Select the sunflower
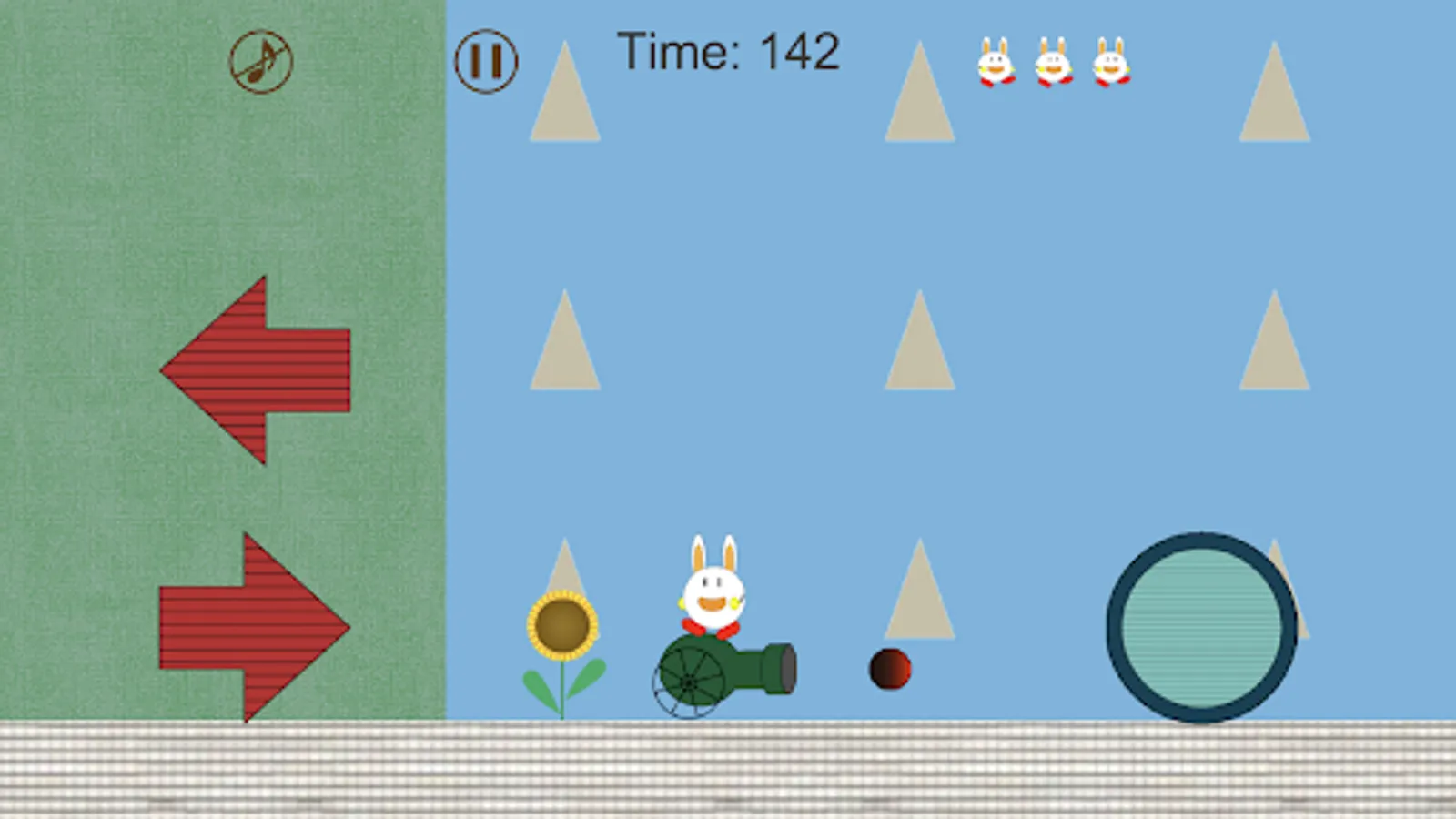 (562, 626)
